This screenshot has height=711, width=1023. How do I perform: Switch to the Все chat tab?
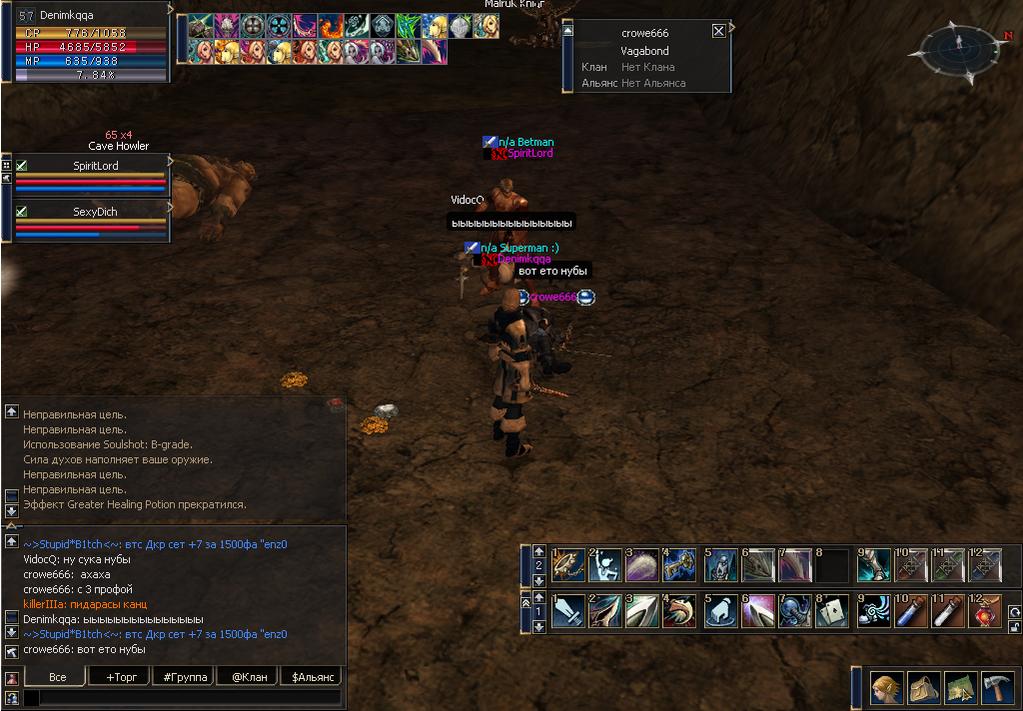pos(58,677)
